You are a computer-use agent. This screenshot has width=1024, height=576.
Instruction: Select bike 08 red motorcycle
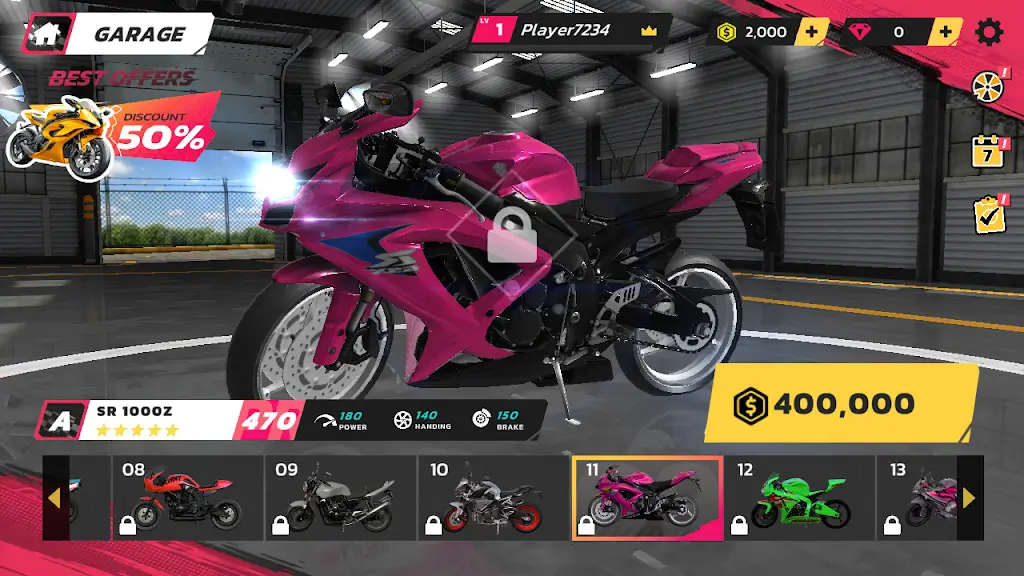tap(187, 498)
